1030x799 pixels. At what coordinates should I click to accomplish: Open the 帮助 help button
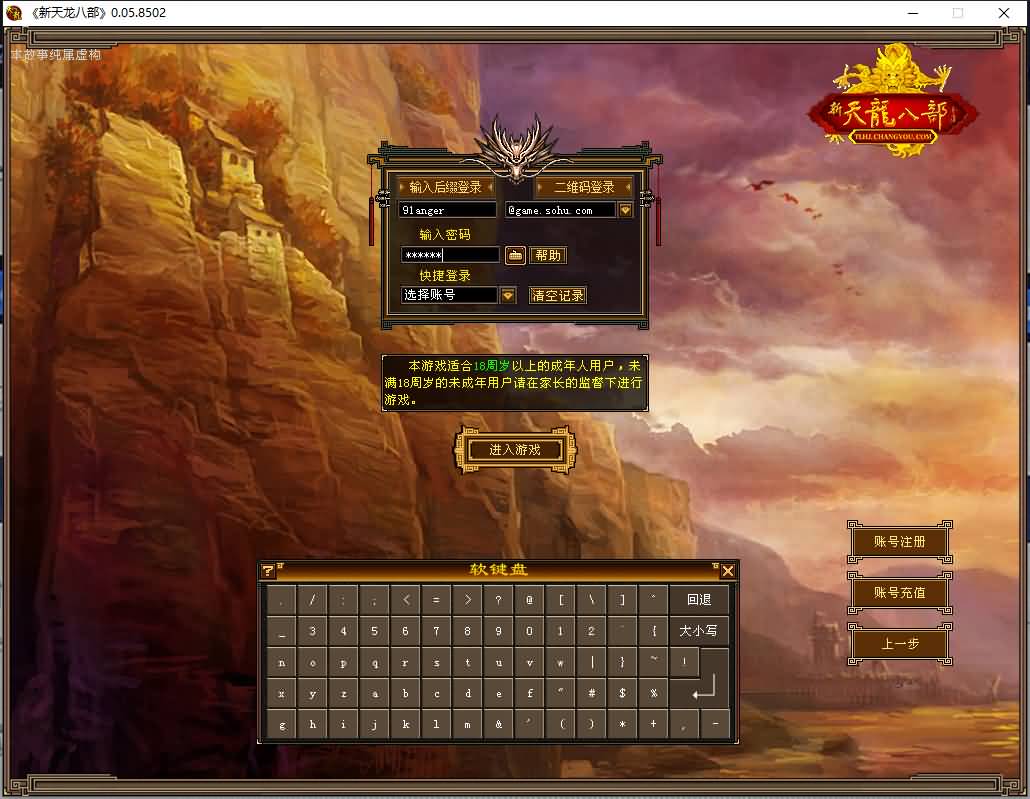point(548,255)
